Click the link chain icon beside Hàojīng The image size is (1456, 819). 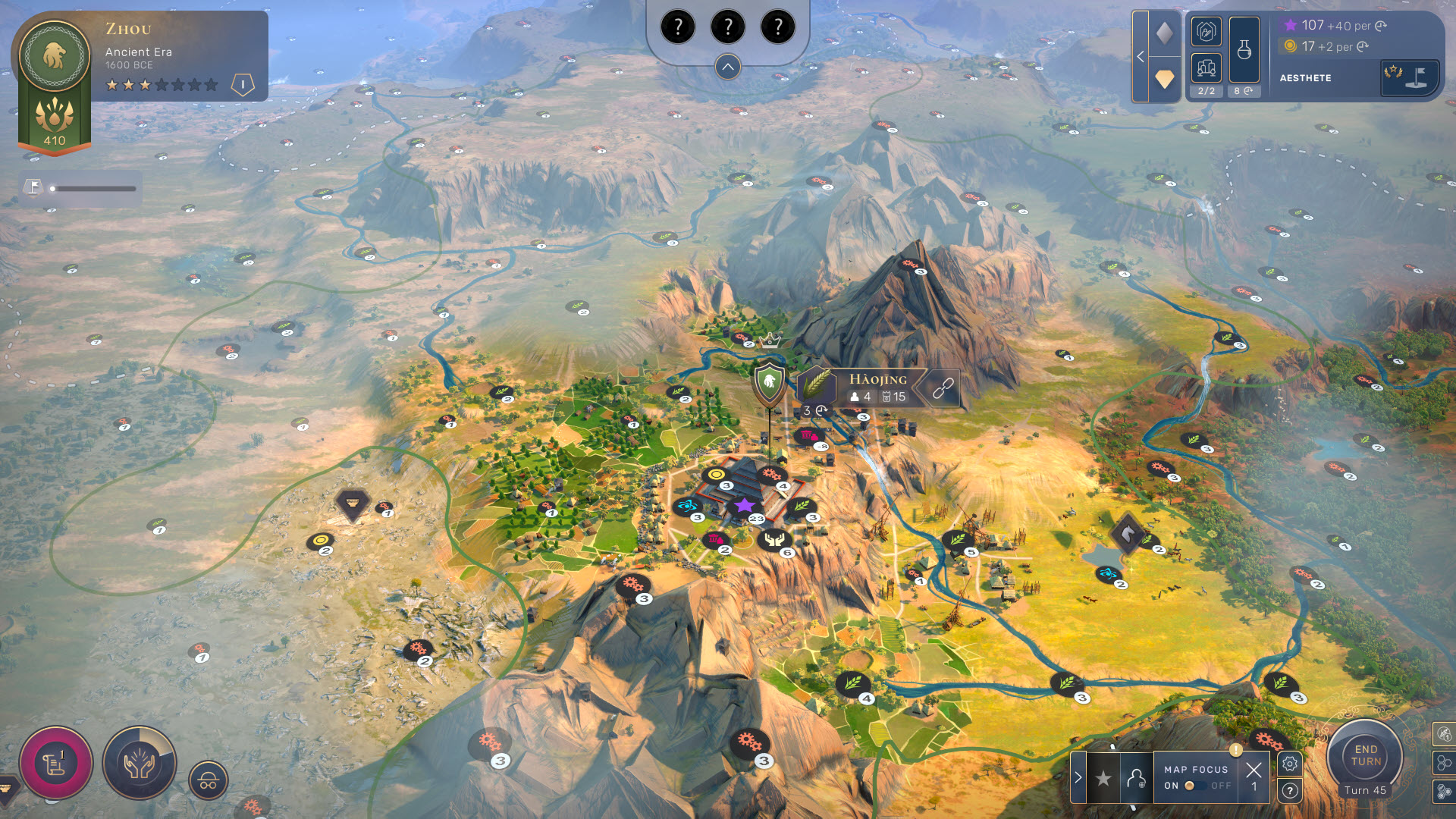[x=943, y=388]
